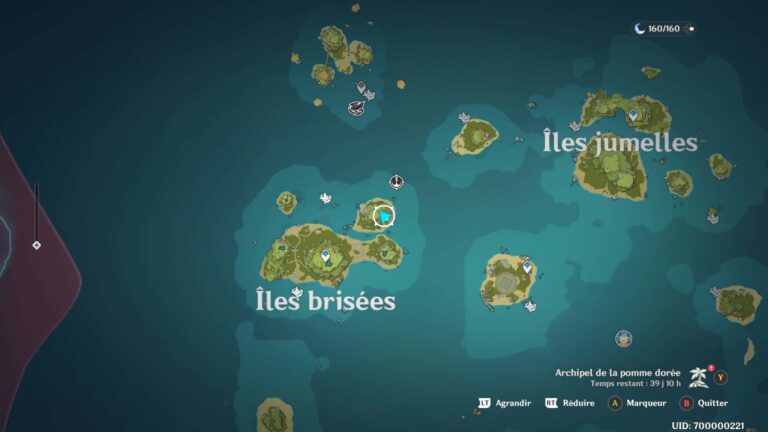Select the teleport waypoint on Îles brisées
This screenshot has width=768, height=432.
[x=326, y=257]
